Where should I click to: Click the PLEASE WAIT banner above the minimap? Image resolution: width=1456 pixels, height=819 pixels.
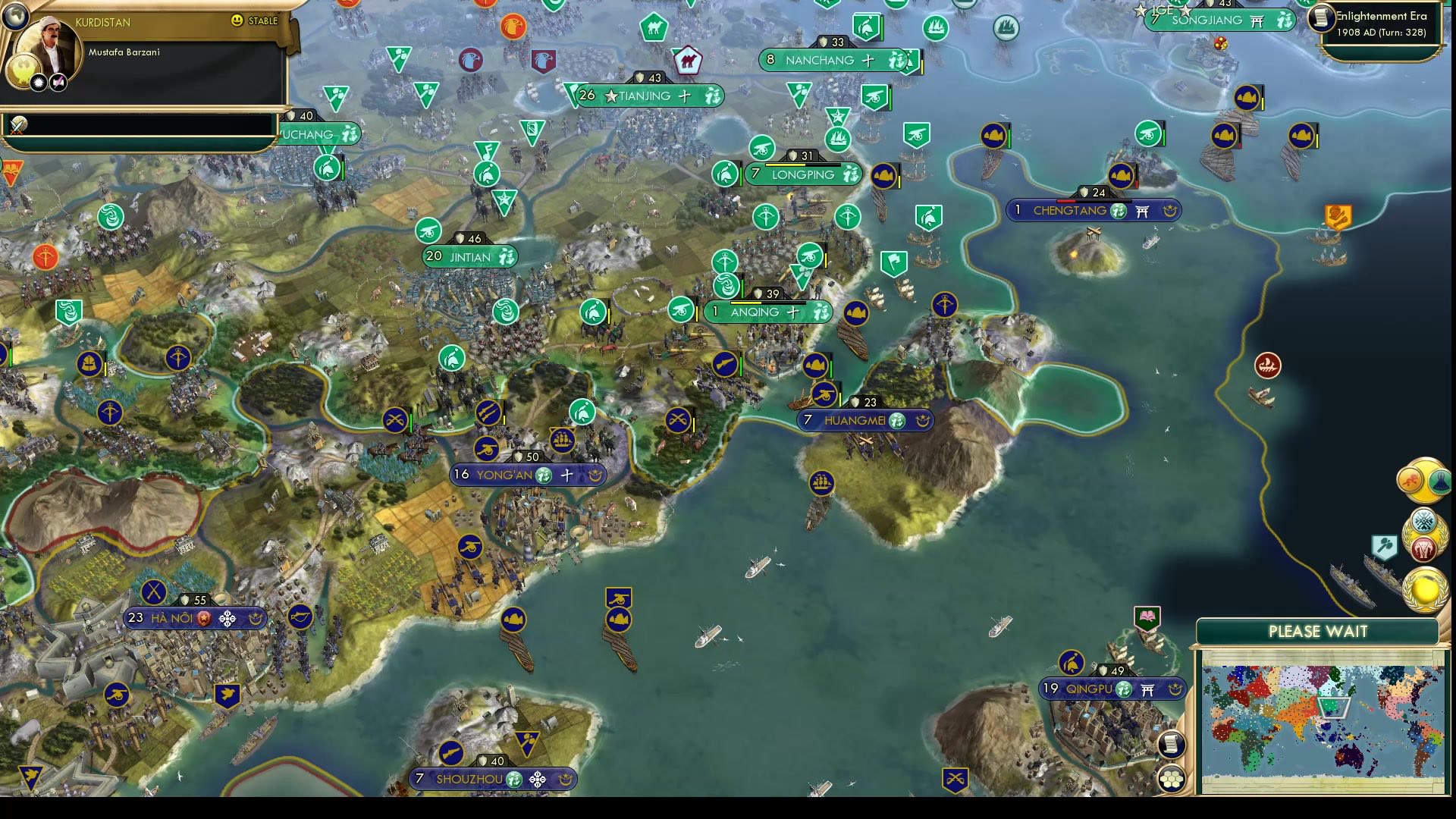click(x=1318, y=631)
